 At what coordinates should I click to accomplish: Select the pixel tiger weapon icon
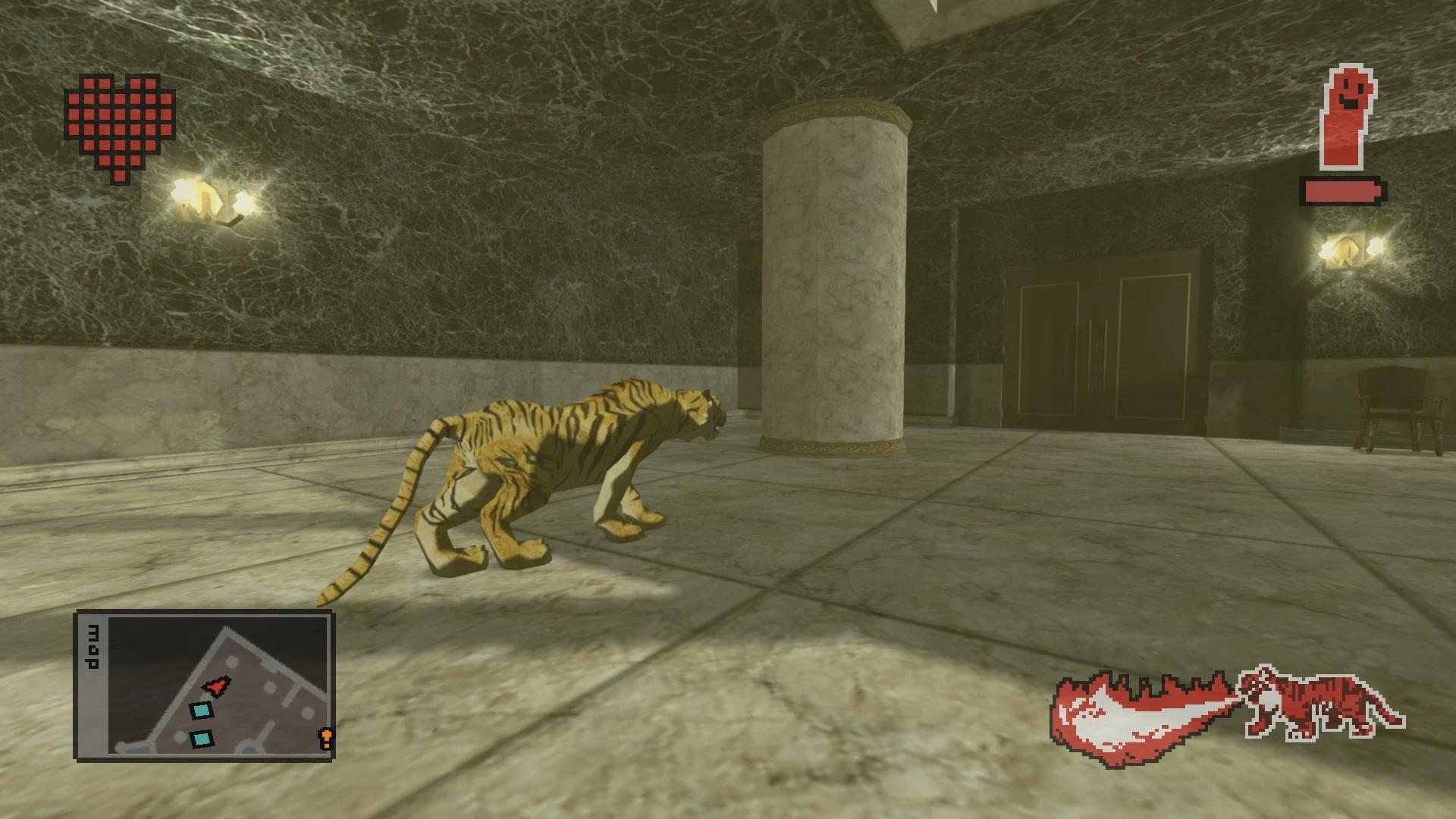coord(1320,704)
